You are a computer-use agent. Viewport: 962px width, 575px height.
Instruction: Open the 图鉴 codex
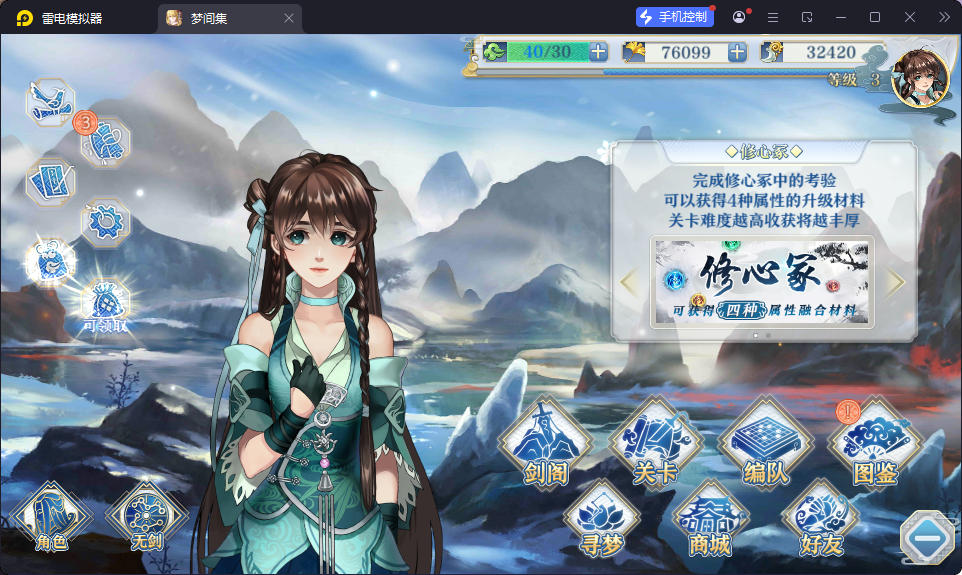pyautogui.click(x=874, y=445)
